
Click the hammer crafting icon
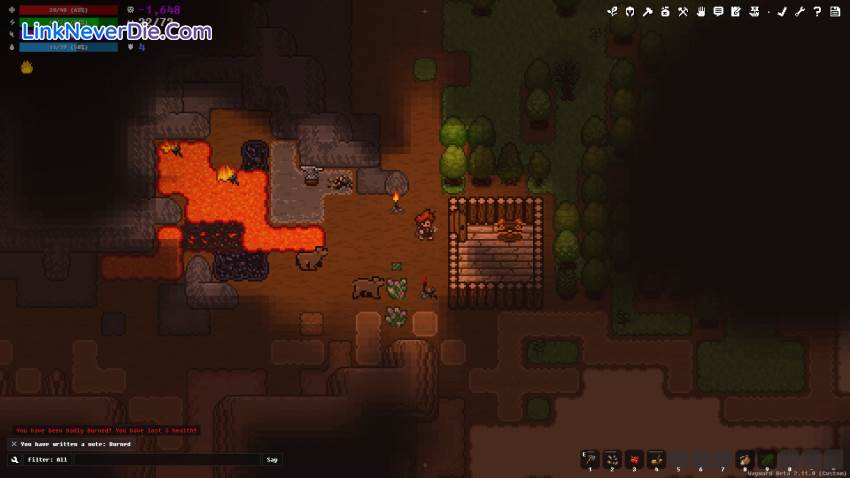click(x=648, y=12)
